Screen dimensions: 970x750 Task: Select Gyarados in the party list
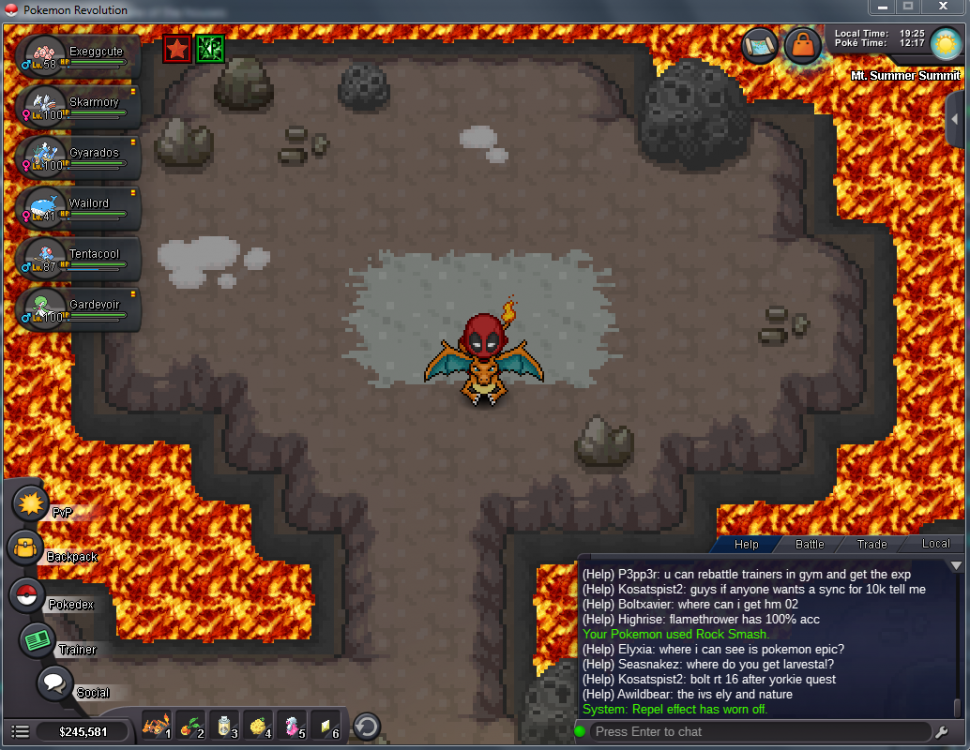(x=78, y=157)
